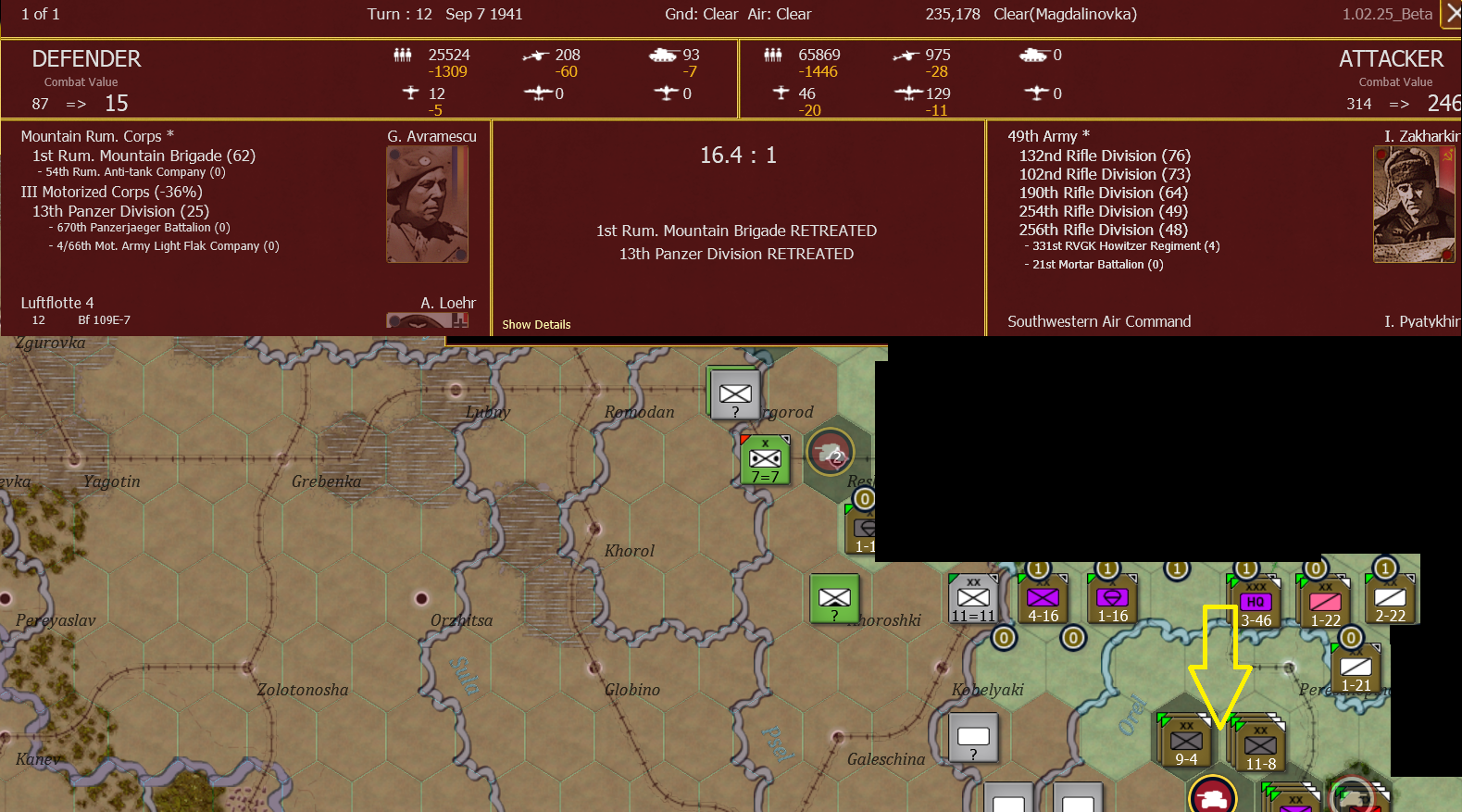1462x812 pixels.
Task: Click the fighter aircraft icon showing 46 attackers
Action: [x=782, y=93]
